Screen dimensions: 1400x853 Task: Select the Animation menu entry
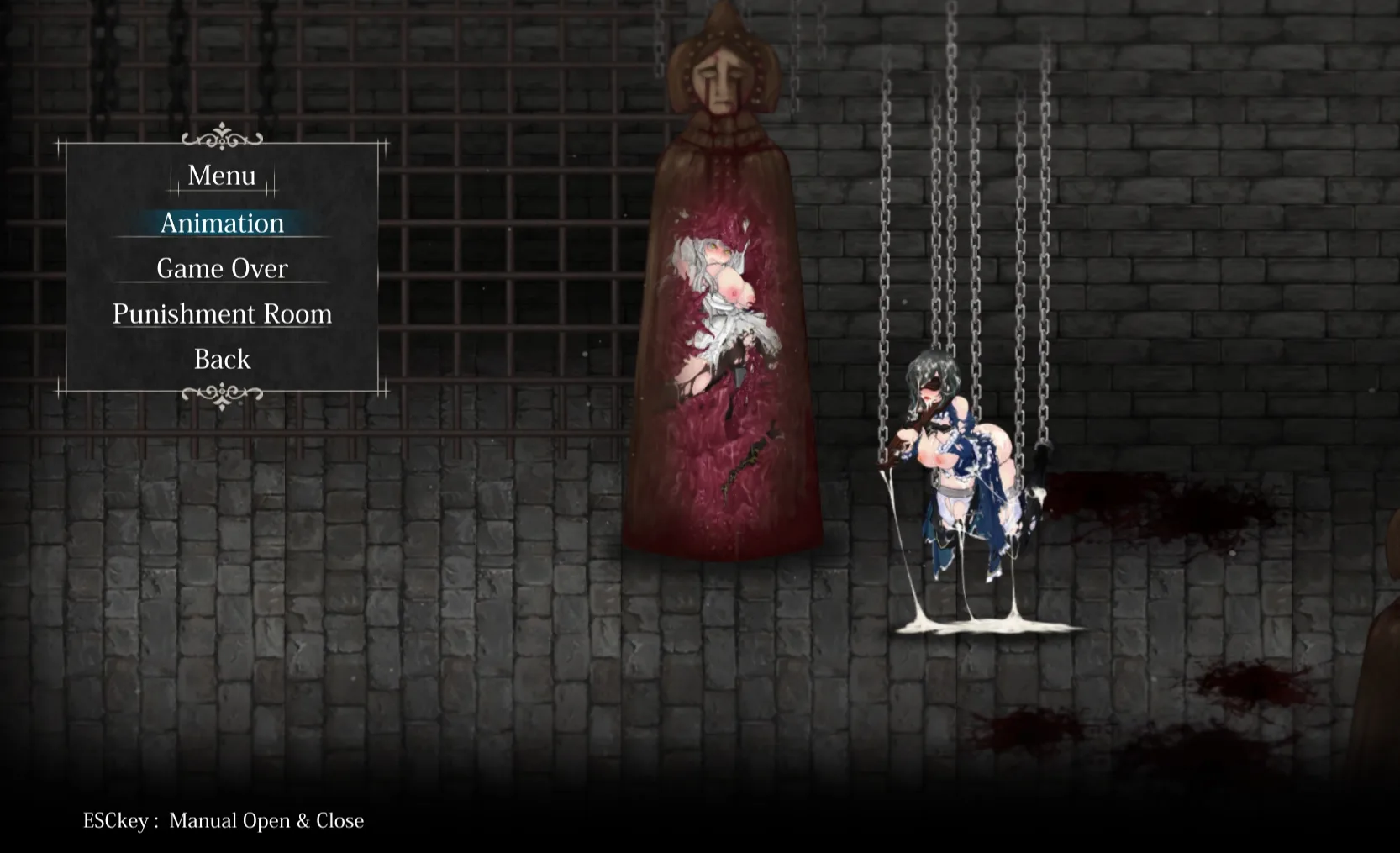coord(222,223)
